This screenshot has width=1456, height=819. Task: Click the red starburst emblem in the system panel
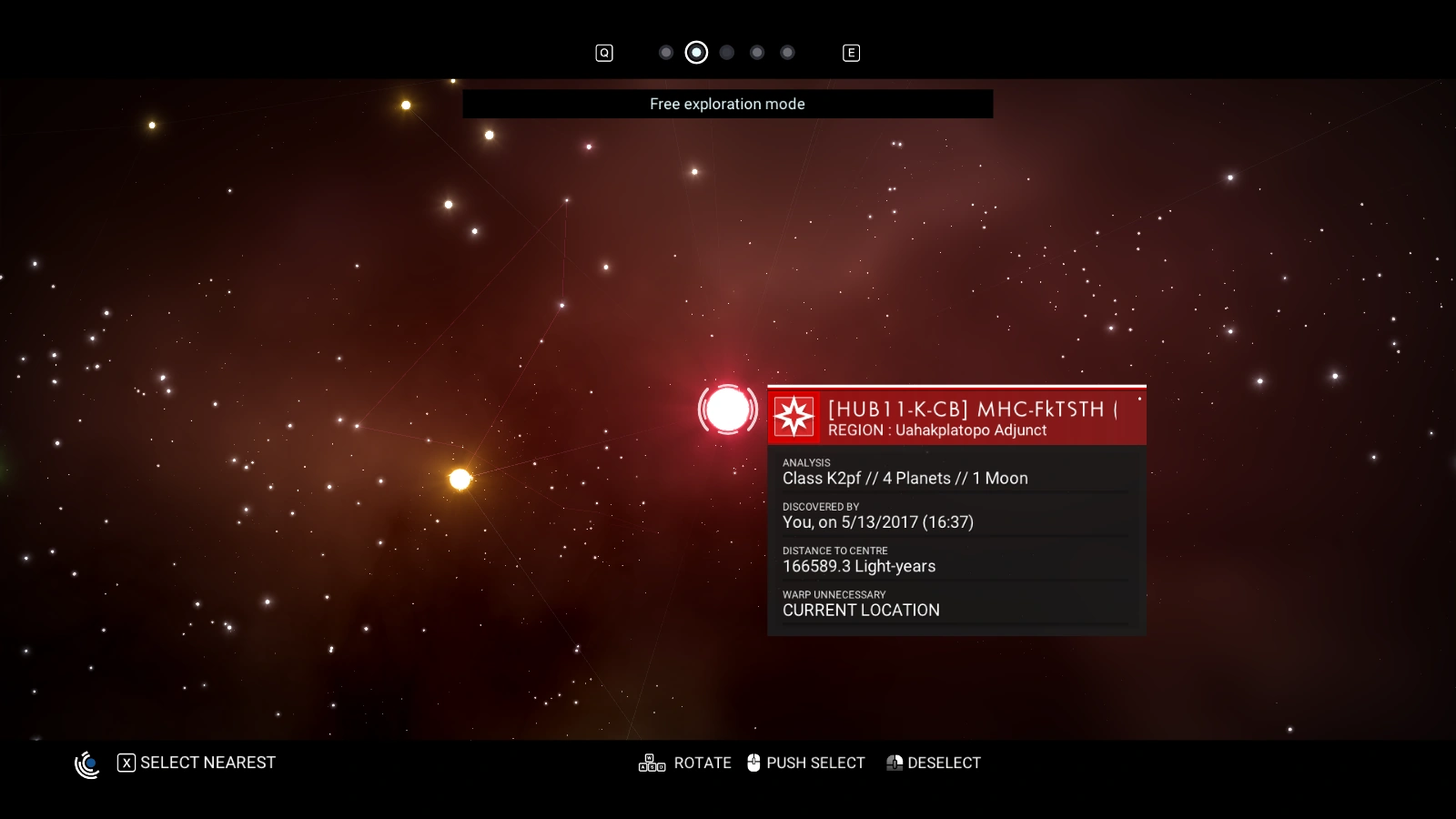pos(794,416)
